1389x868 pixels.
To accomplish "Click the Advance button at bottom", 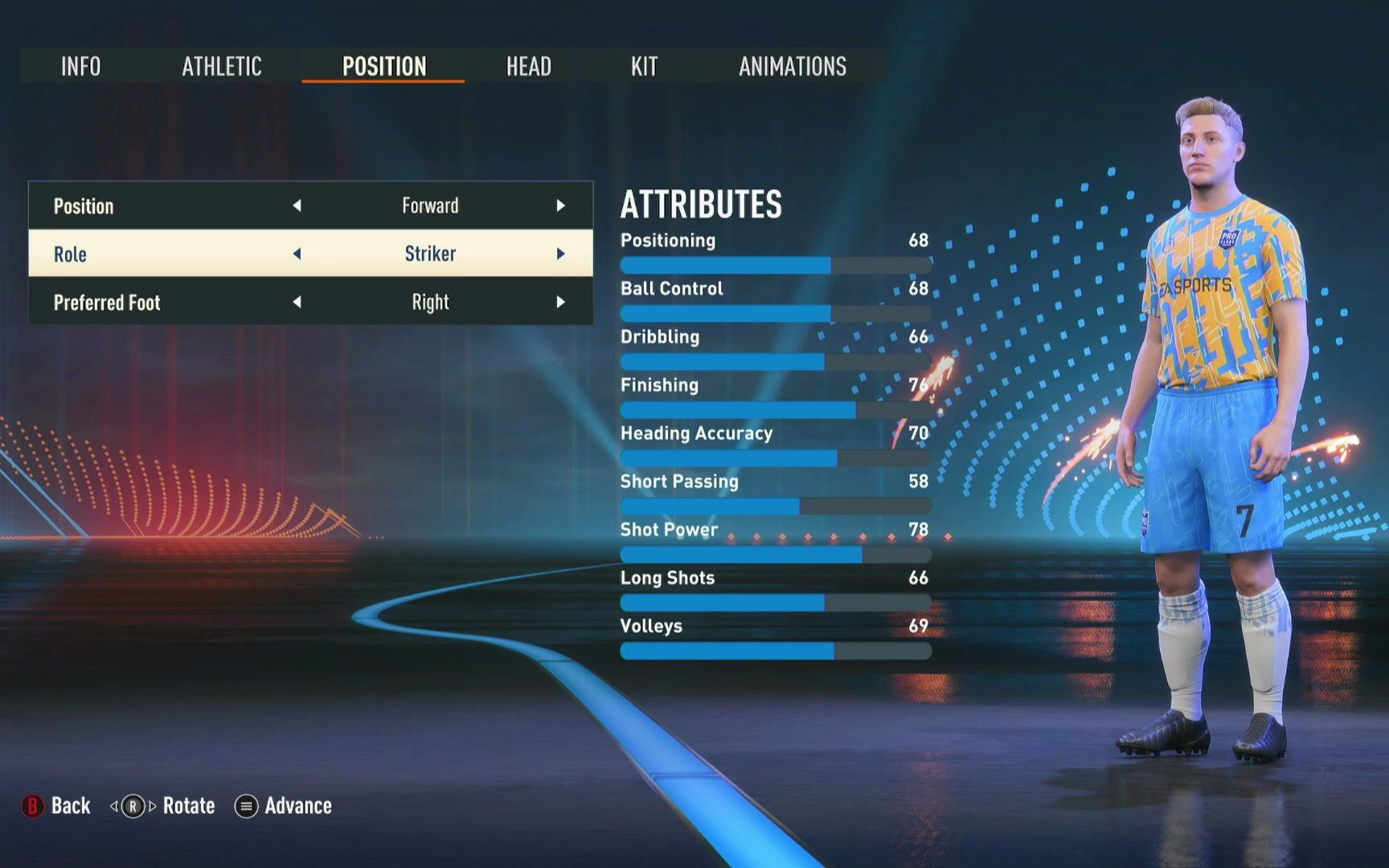I will pyautogui.click(x=298, y=806).
